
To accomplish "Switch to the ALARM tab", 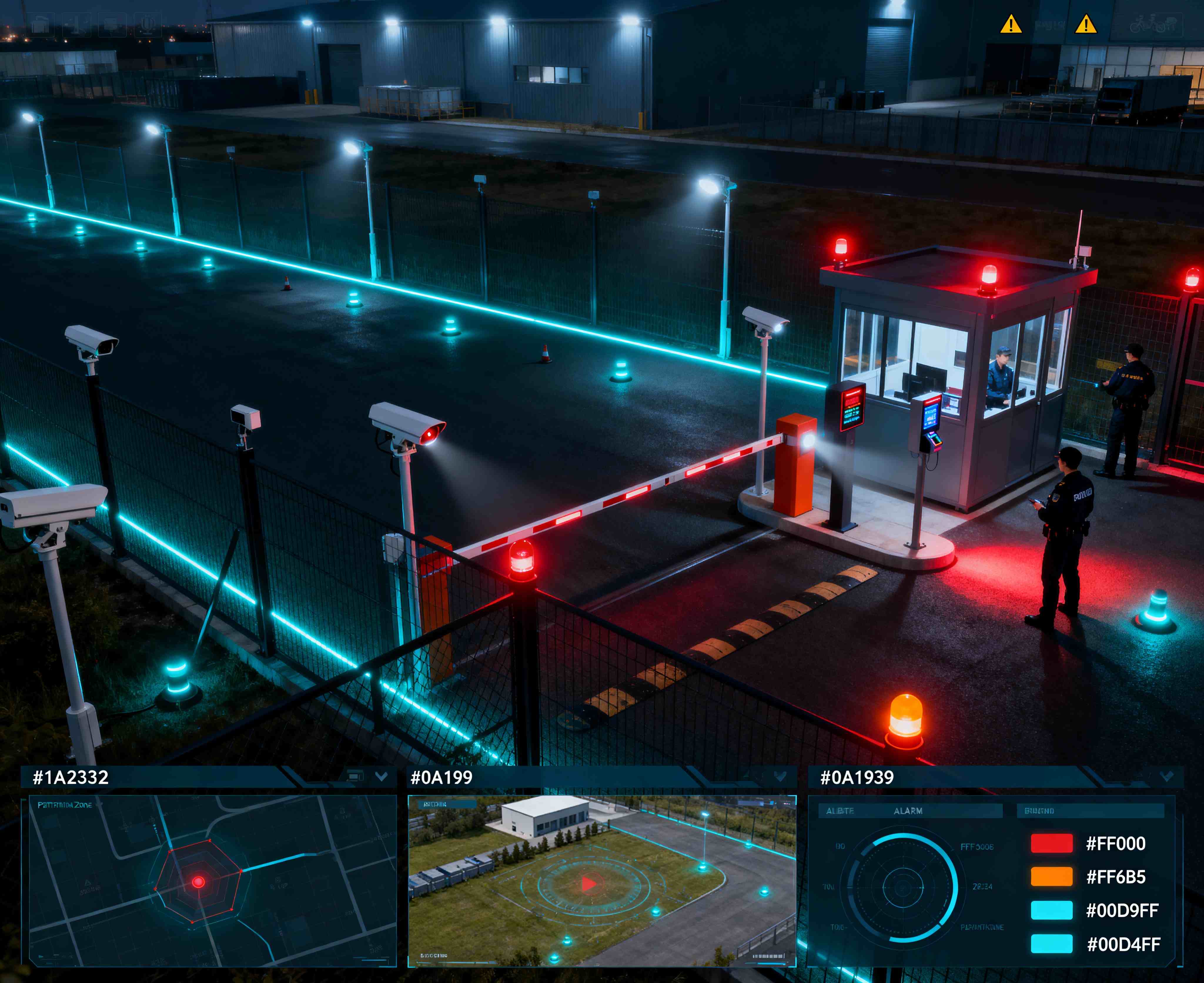I will [x=908, y=811].
